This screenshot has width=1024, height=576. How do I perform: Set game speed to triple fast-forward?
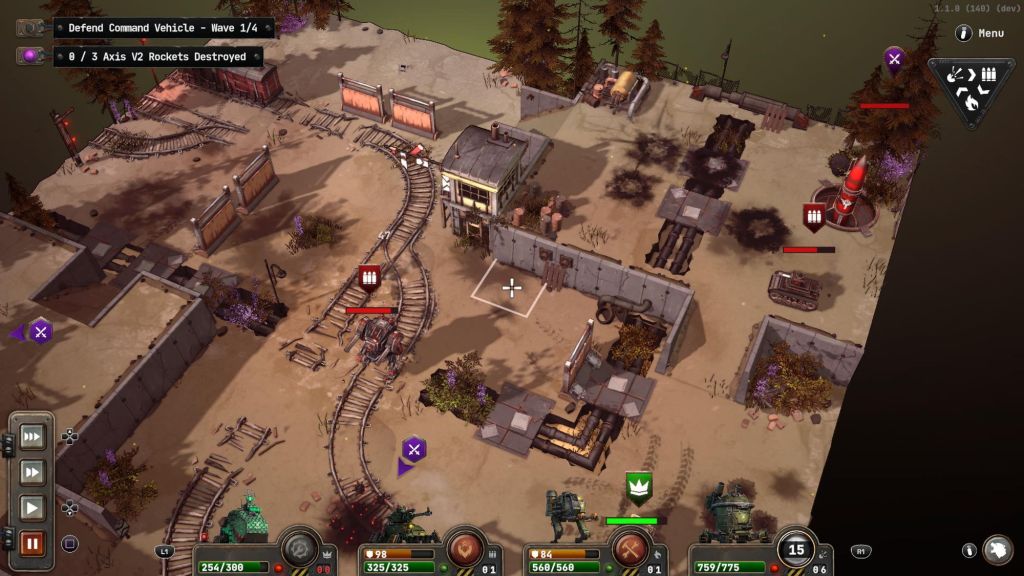pos(31,436)
